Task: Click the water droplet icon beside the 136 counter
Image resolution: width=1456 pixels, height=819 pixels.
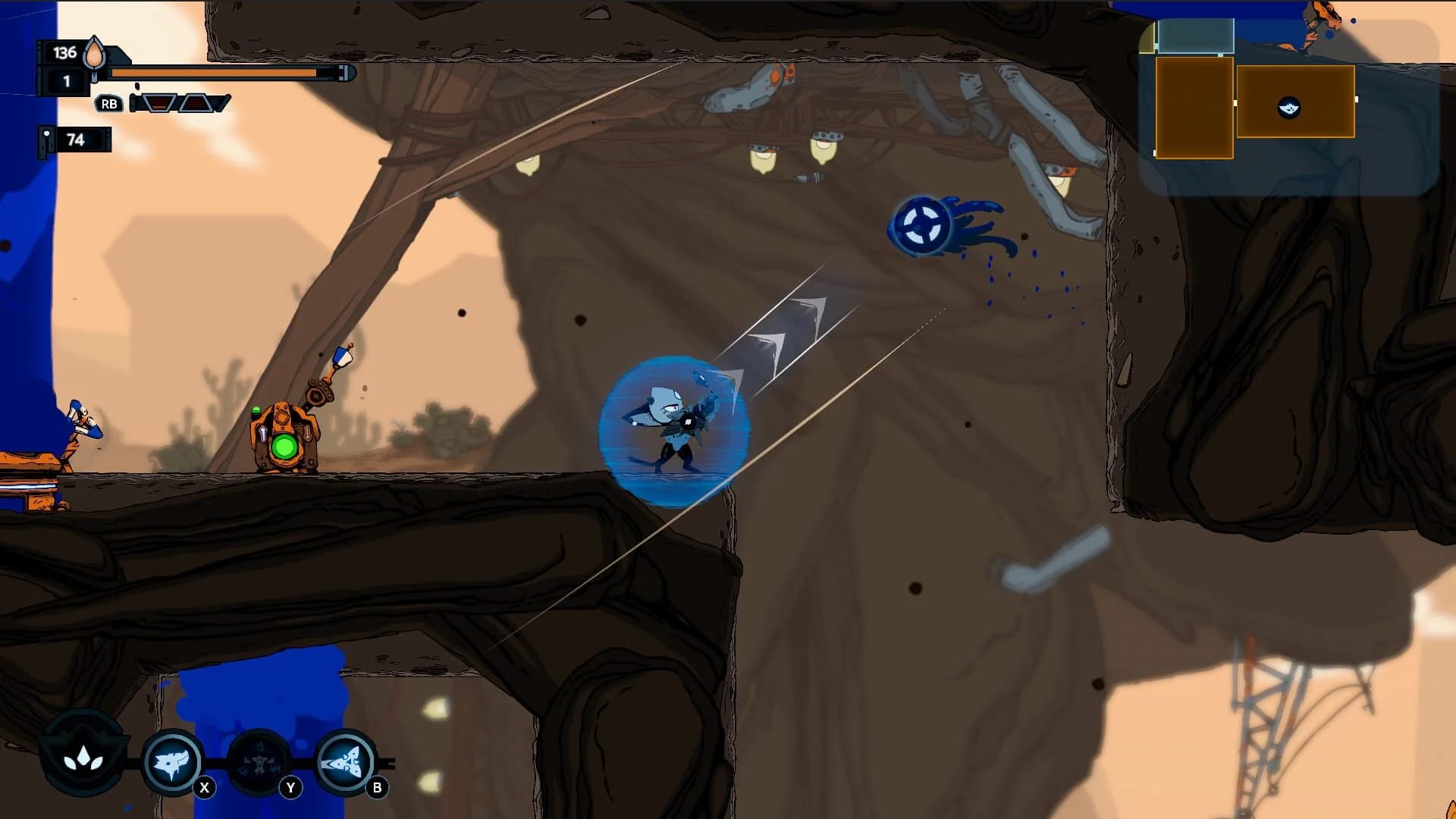Action: click(x=94, y=55)
